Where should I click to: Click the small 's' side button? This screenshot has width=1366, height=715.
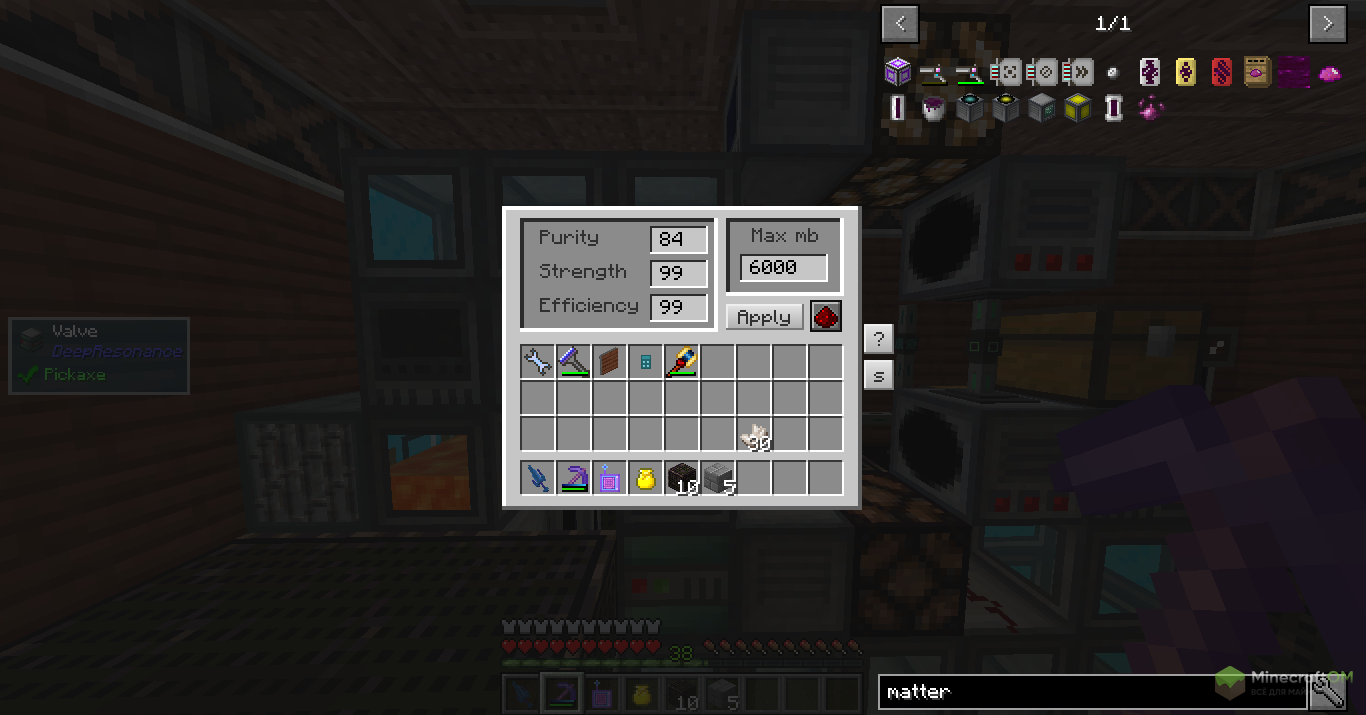pos(878,376)
